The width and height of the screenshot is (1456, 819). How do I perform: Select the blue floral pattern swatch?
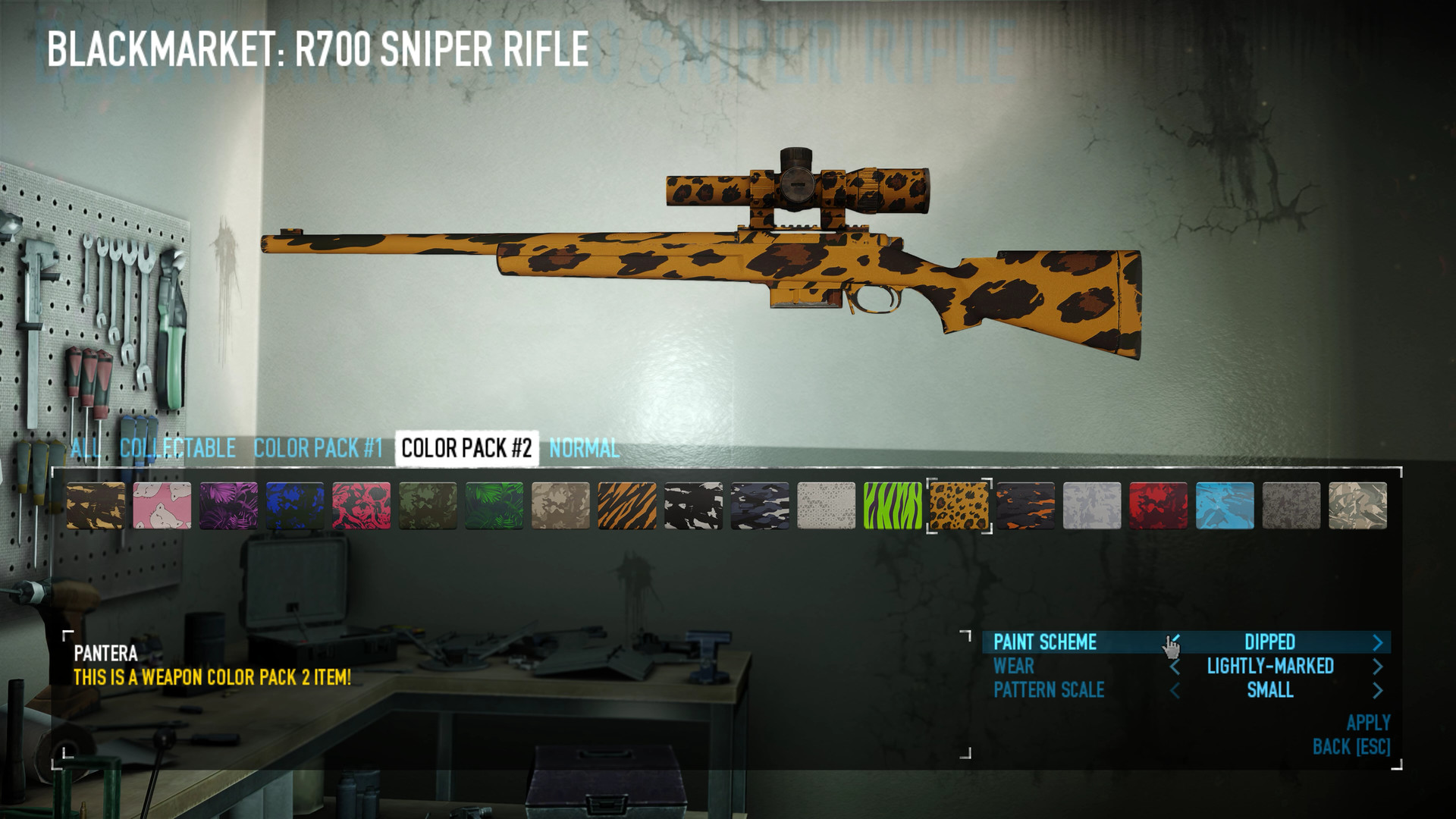[295, 505]
